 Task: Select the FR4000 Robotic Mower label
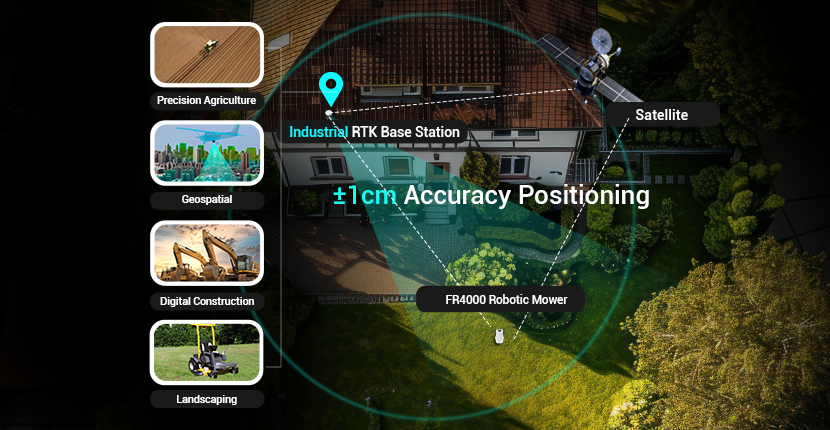pos(500,299)
